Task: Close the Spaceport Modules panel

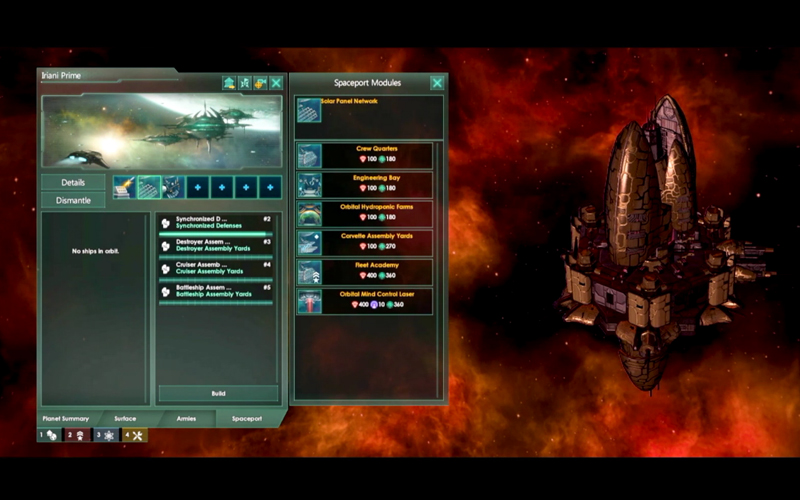Action: click(x=437, y=83)
